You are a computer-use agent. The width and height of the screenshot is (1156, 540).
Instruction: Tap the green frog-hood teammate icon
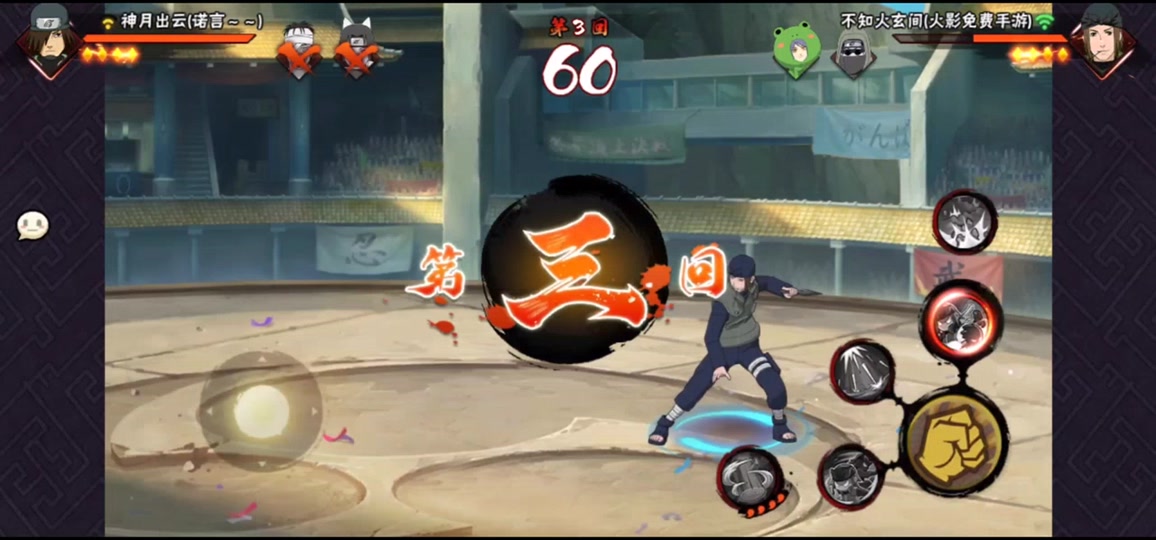(x=796, y=47)
